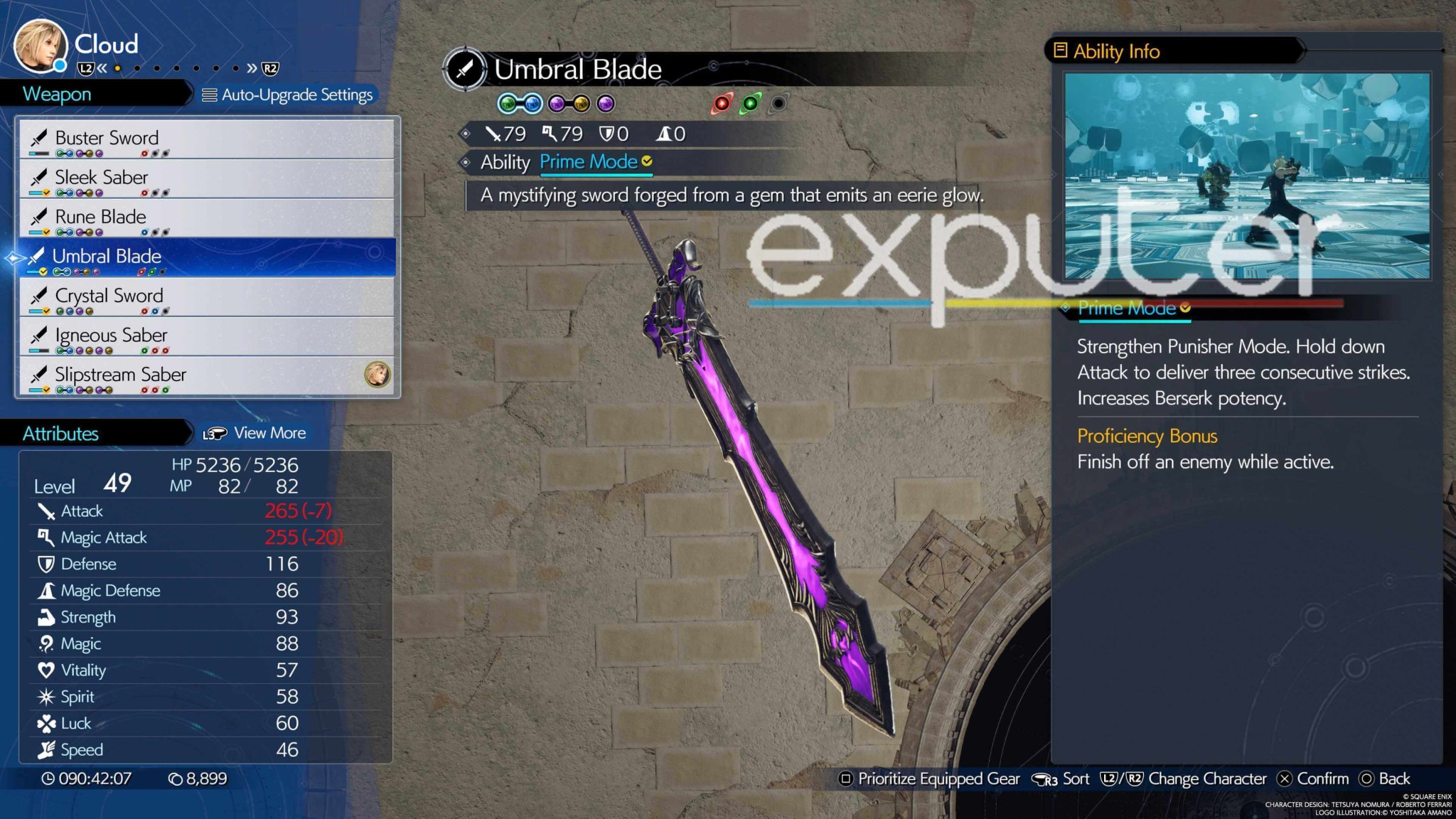Image resolution: width=1456 pixels, height=819 pixels.
Task: Pick the Slipstream Saber weapon
Action: tap(206, 375)
